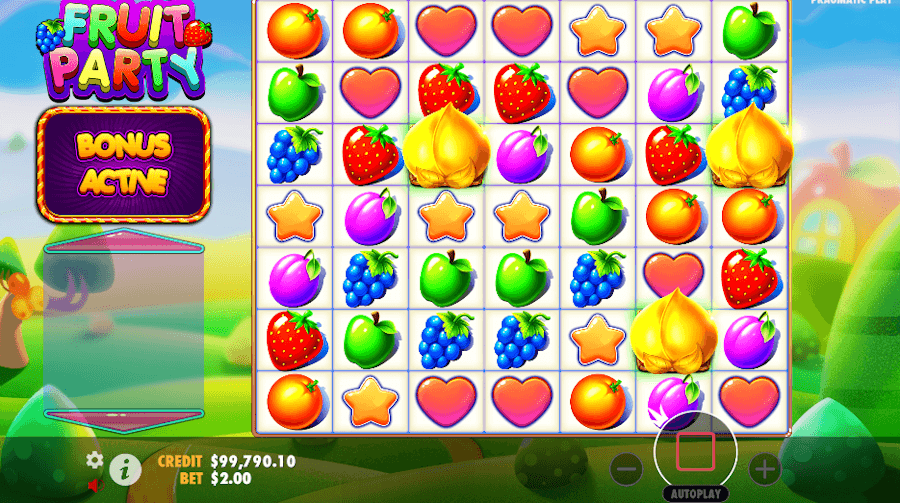The image size is (900, 503).
Task: Open the Autoplay options
Action: point(695,494)
